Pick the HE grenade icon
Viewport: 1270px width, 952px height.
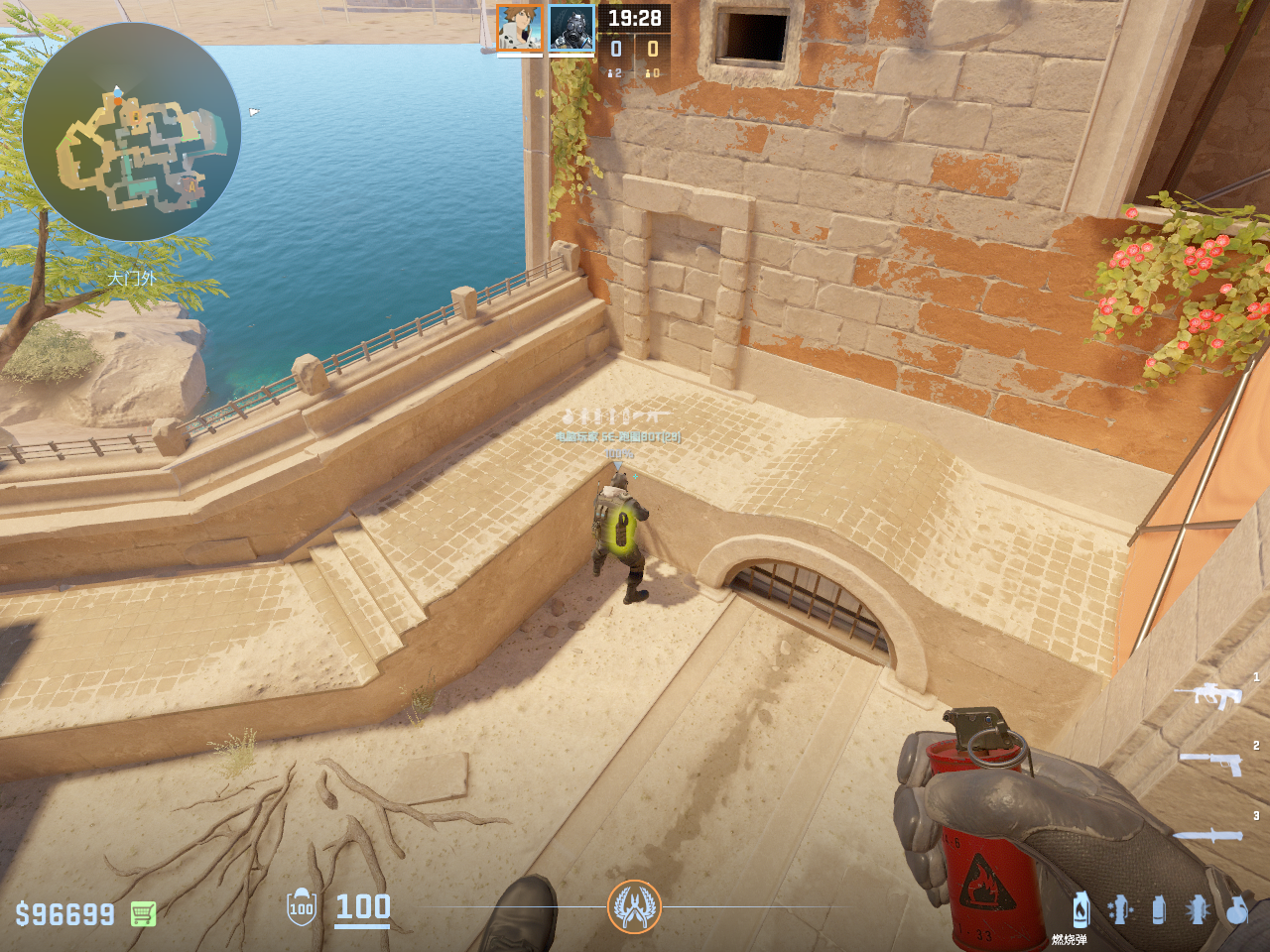1236,909
